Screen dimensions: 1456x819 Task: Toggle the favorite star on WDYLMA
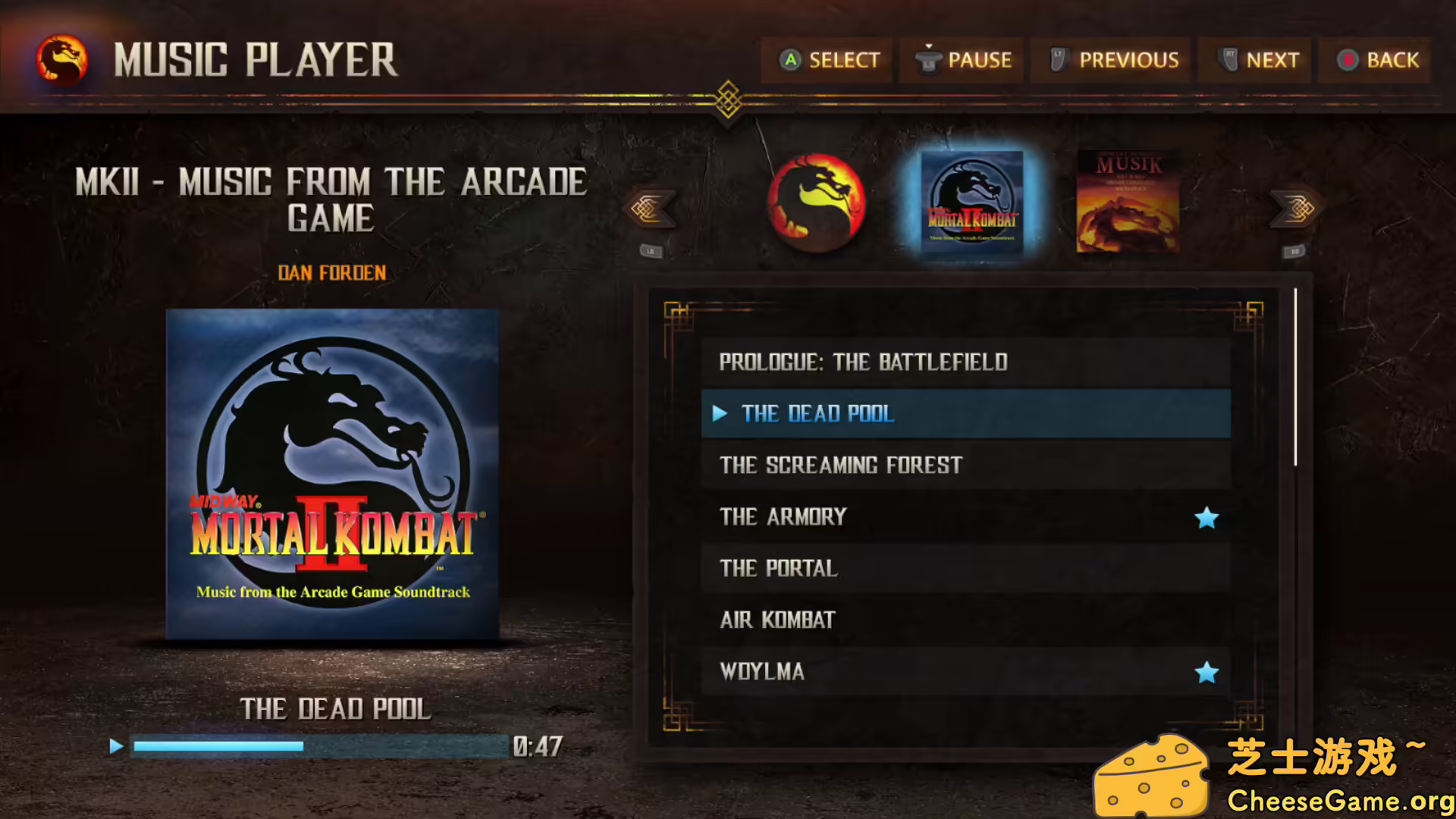[1207, 671]
